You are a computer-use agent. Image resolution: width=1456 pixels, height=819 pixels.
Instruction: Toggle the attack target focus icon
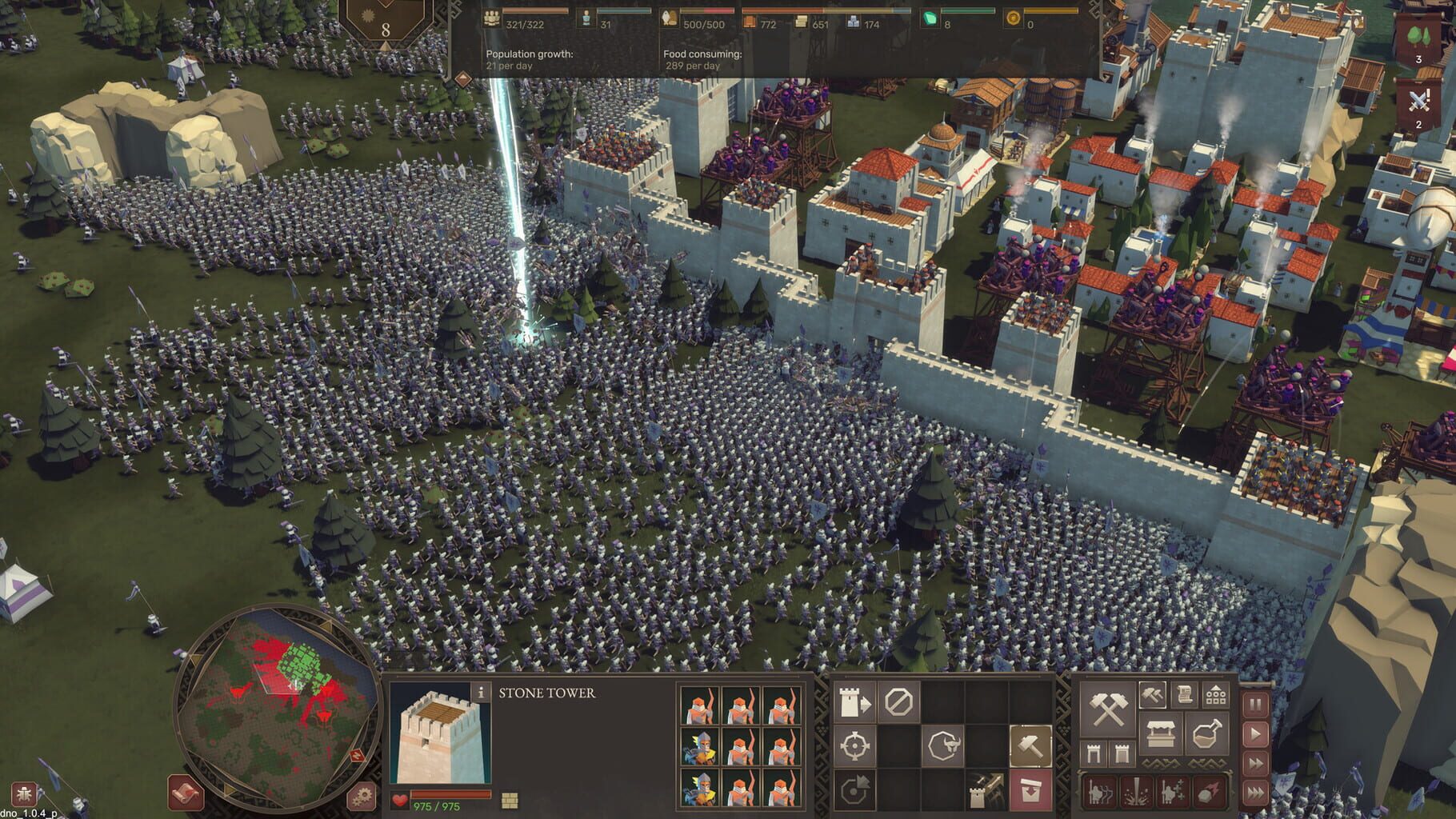tap(854, 744)
